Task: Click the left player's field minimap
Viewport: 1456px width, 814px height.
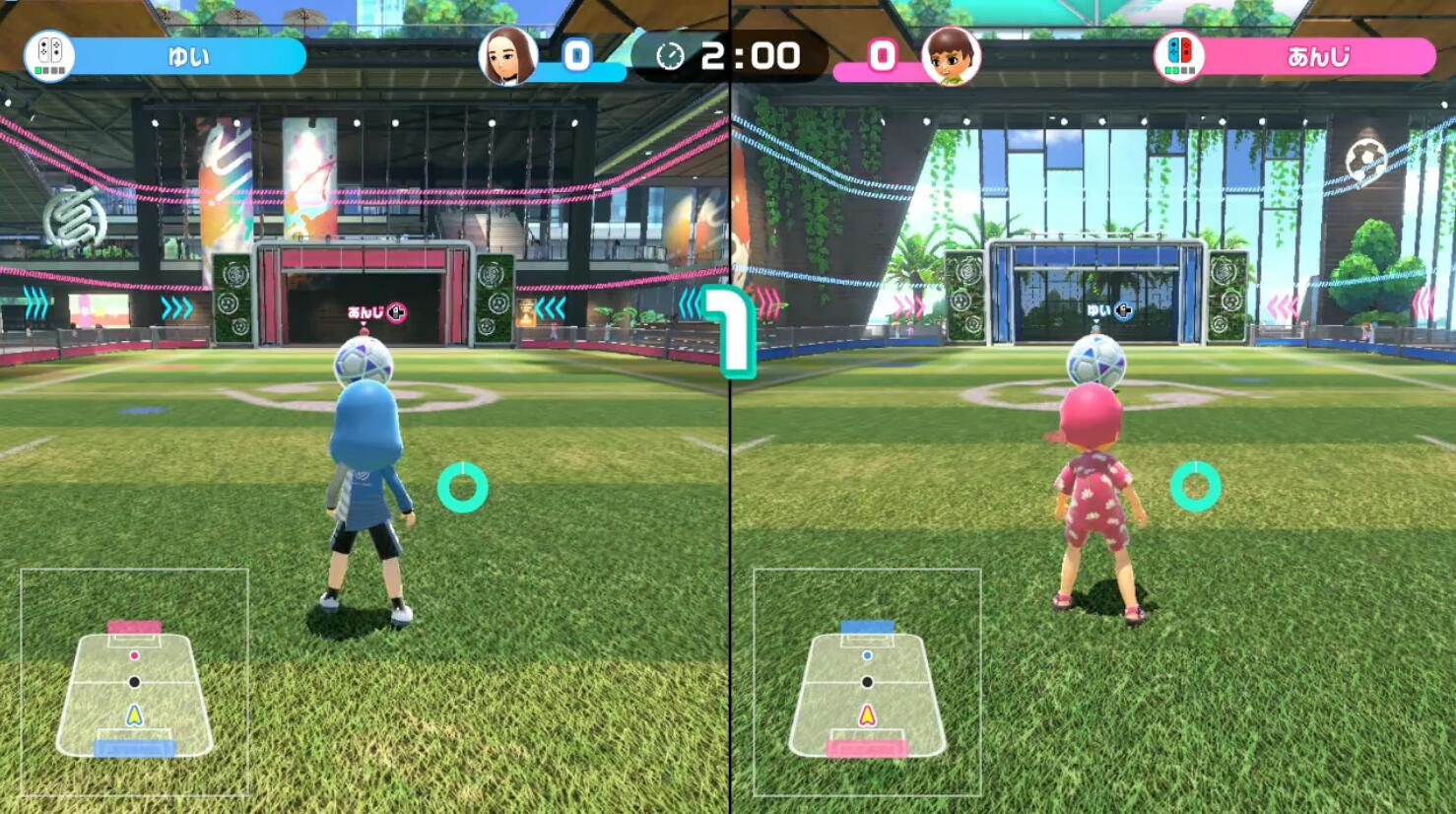Action: pyautogui.click(x=135, y=682)
